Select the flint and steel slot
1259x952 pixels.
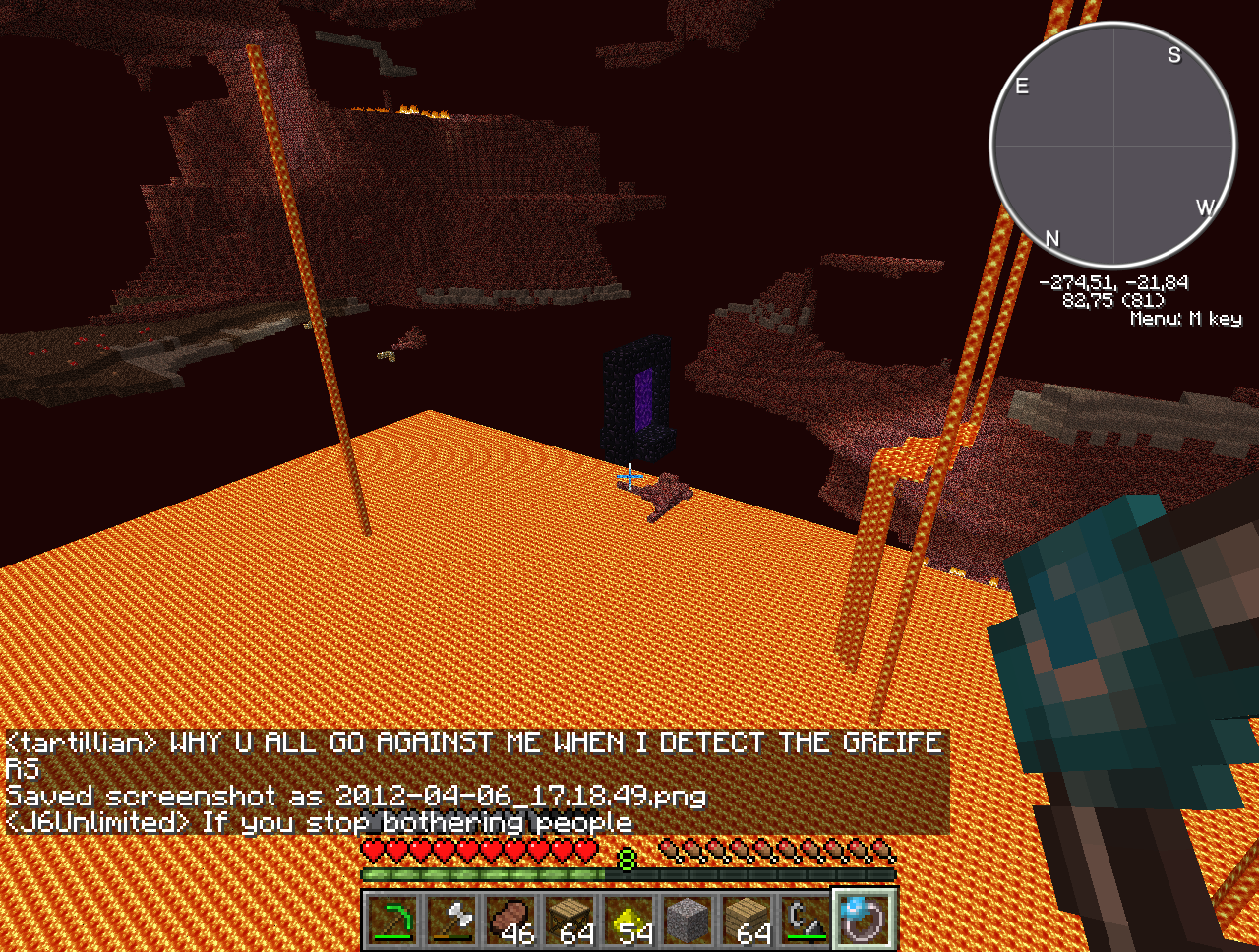pos(807,921)
